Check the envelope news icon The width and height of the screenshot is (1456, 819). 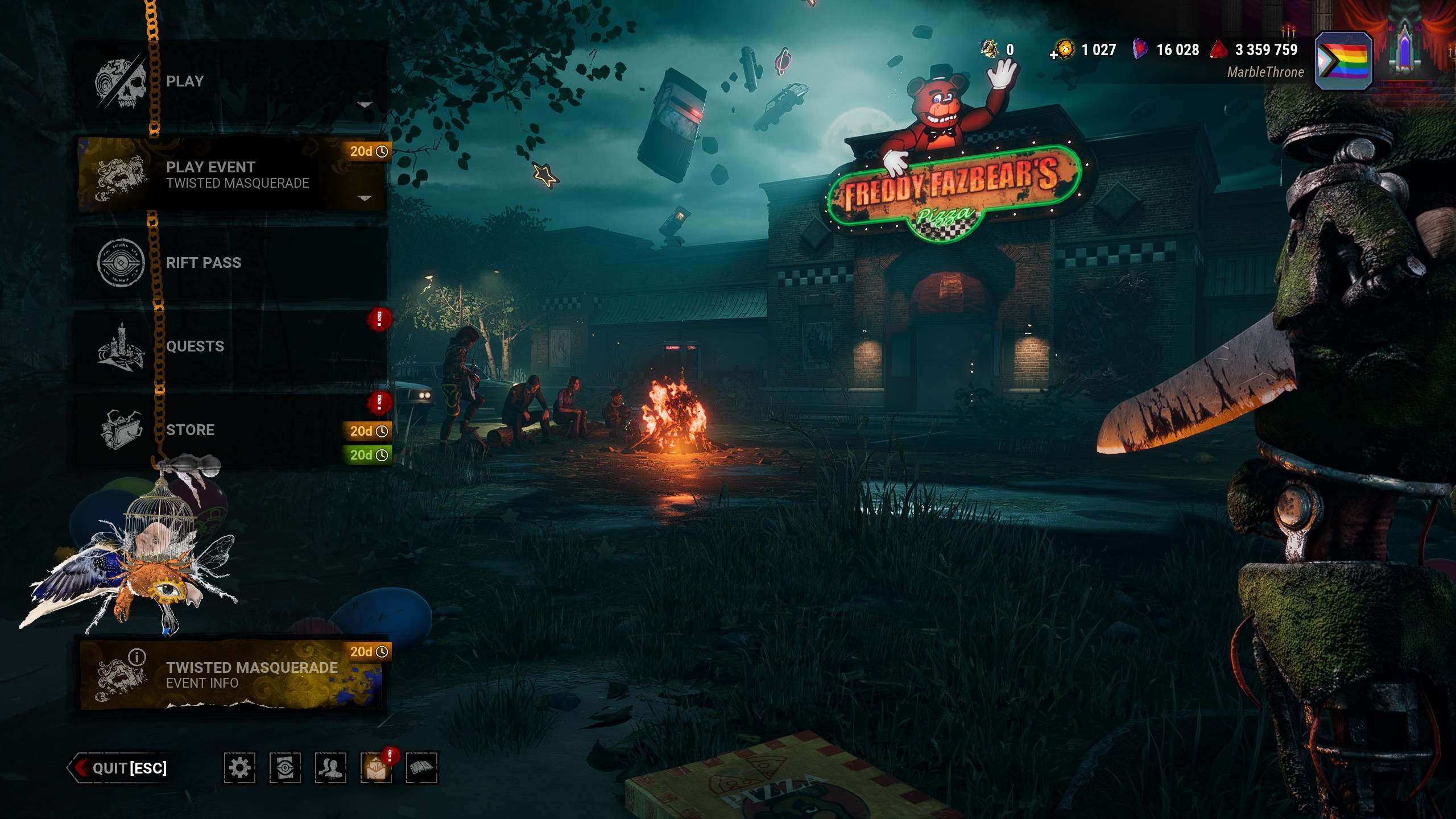click(376, 768)
